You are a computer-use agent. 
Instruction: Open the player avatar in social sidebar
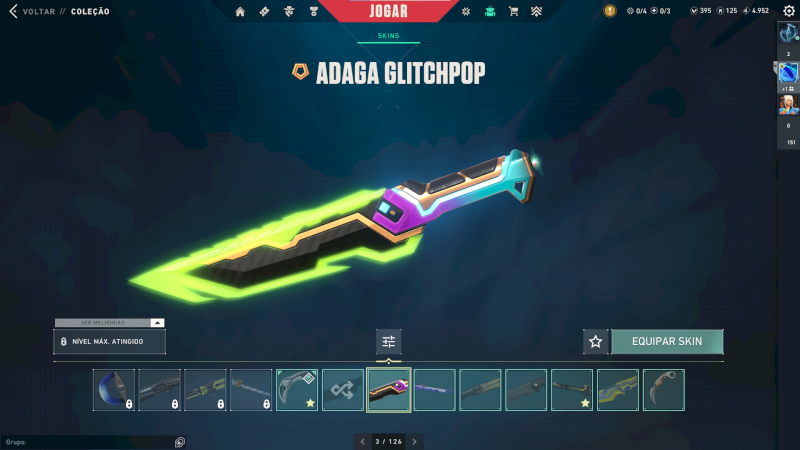(x=788, y=106)
